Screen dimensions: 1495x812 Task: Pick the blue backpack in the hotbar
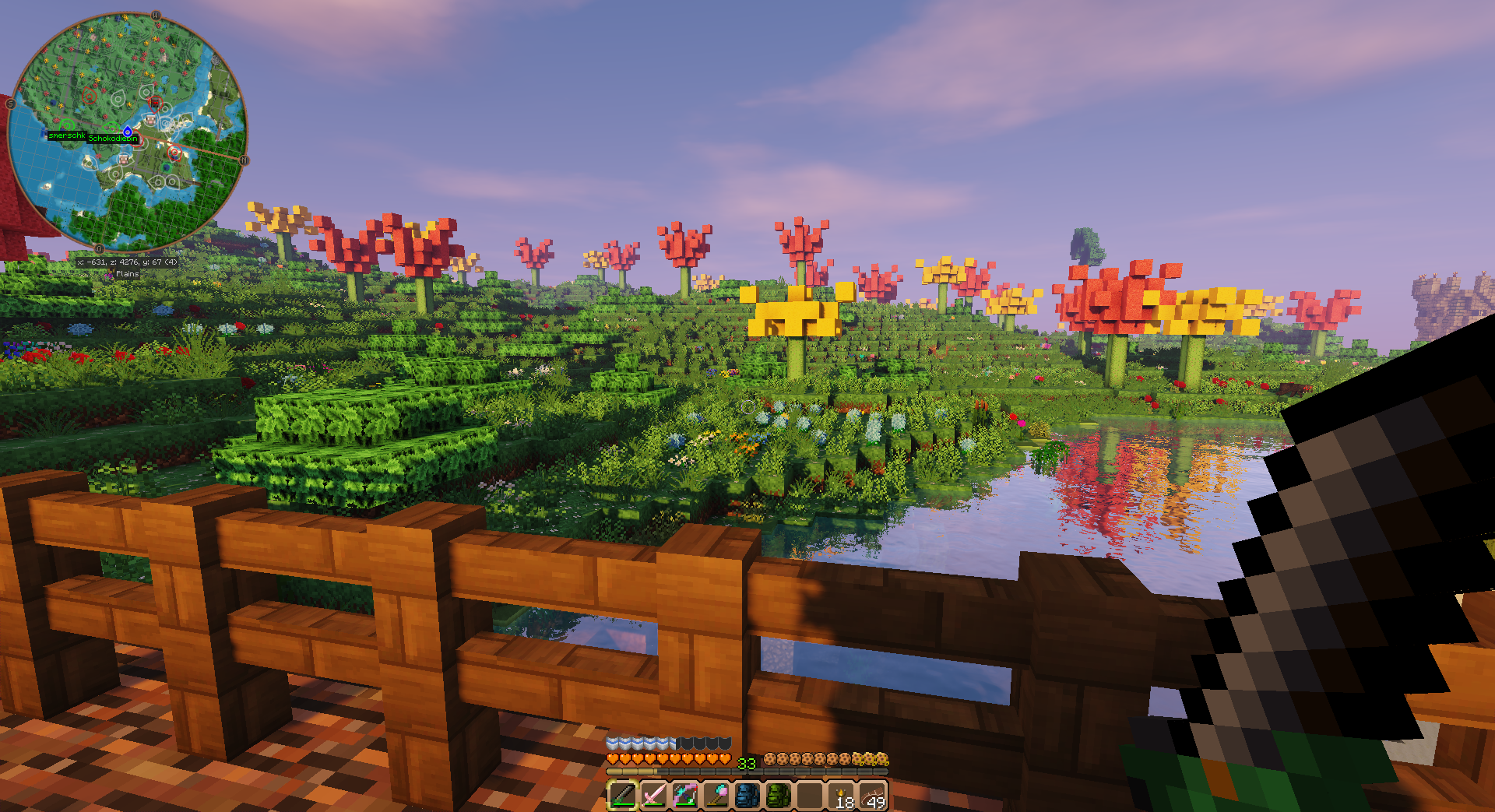pos(747,795)
